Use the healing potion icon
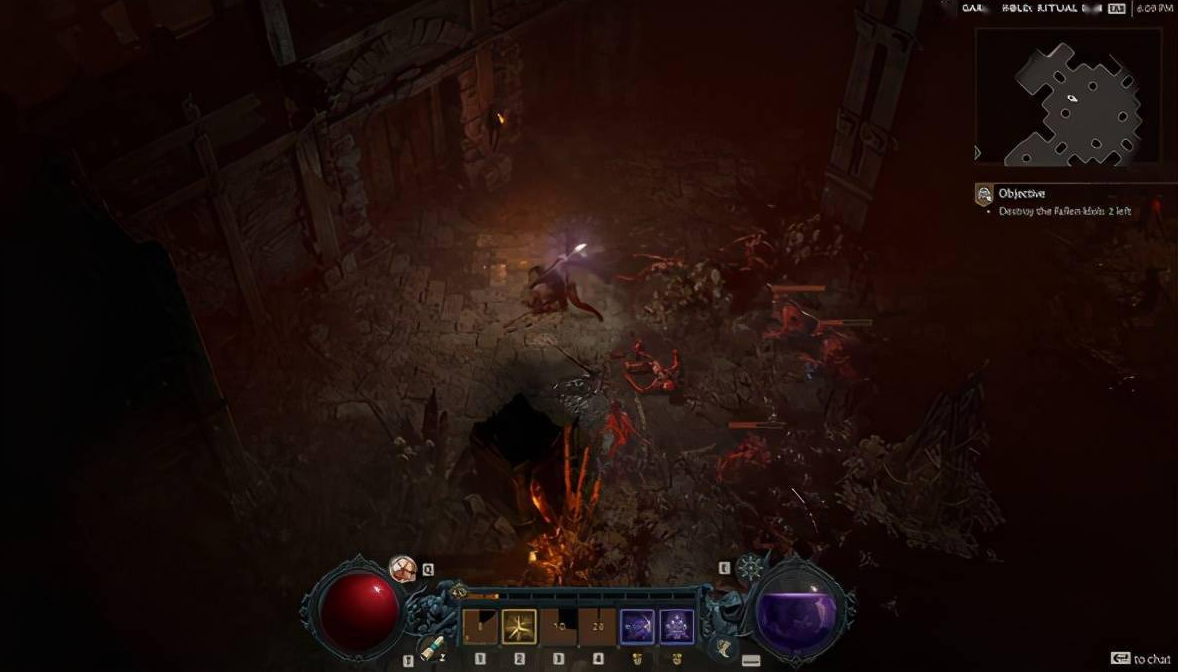The image size is (1178, 672). point(403,569)
